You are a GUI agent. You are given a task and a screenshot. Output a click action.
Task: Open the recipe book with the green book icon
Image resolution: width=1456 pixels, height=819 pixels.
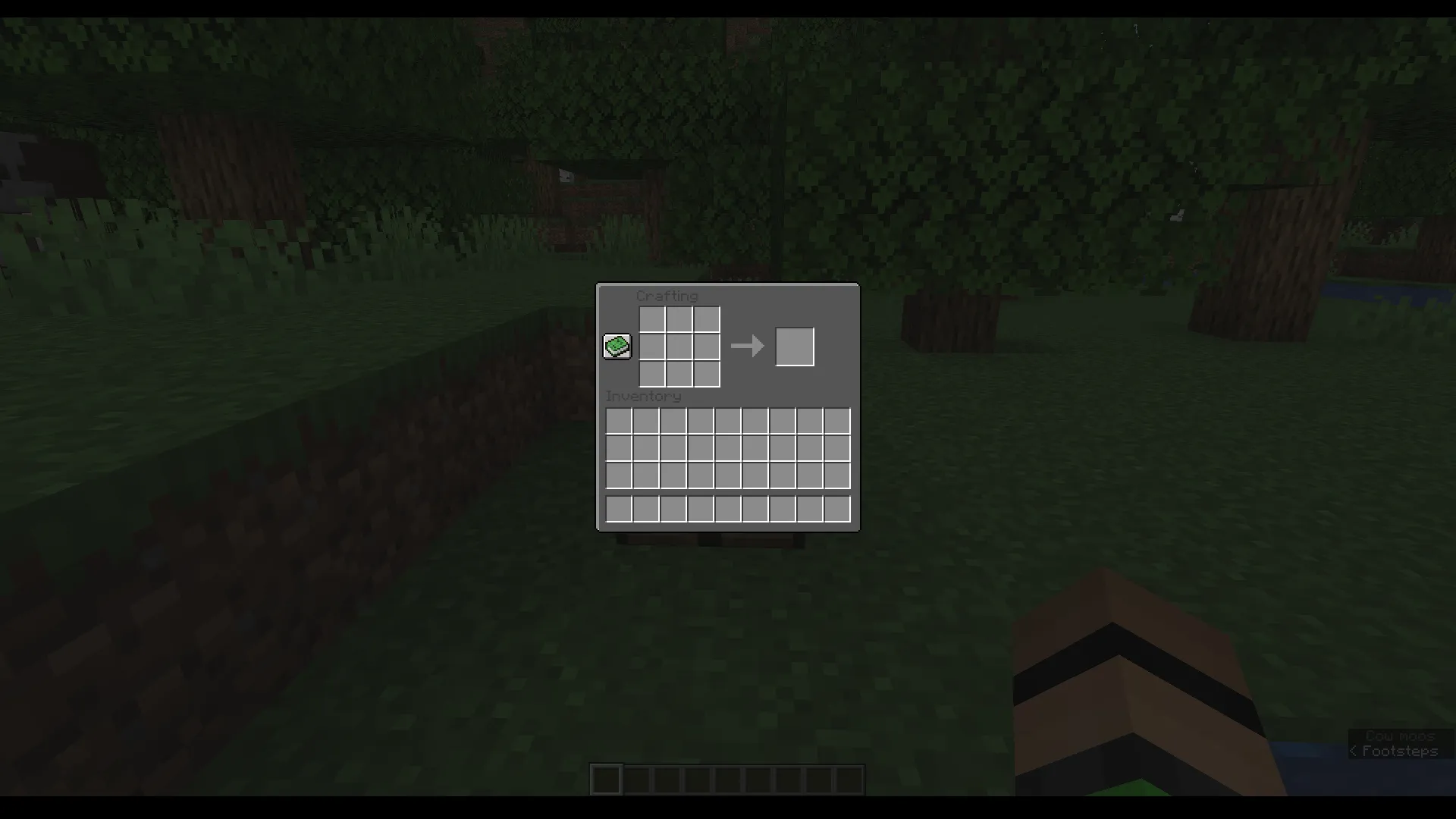tap(617, 347)
